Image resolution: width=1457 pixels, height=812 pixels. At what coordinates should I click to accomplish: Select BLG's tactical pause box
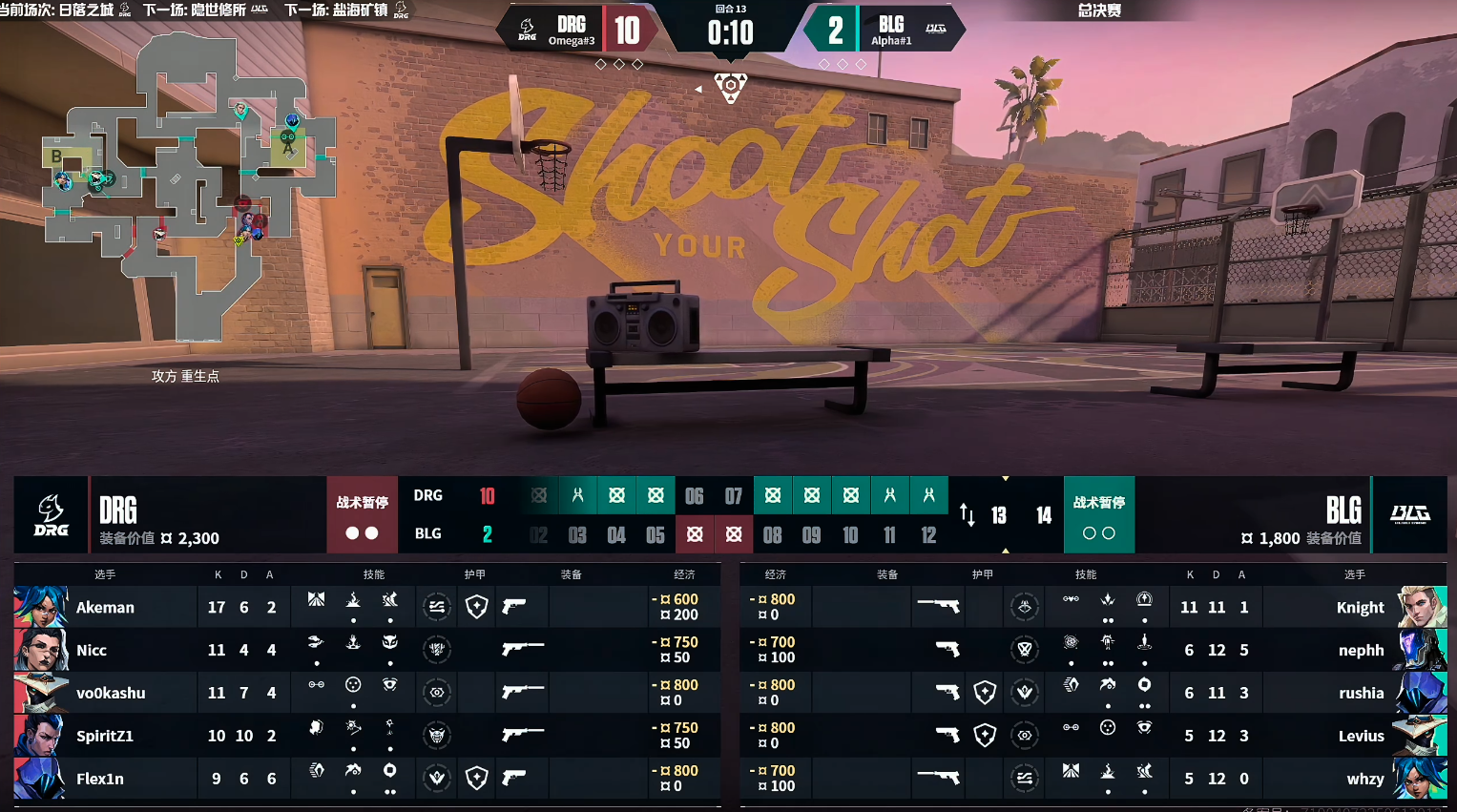tap(1098, 515)
